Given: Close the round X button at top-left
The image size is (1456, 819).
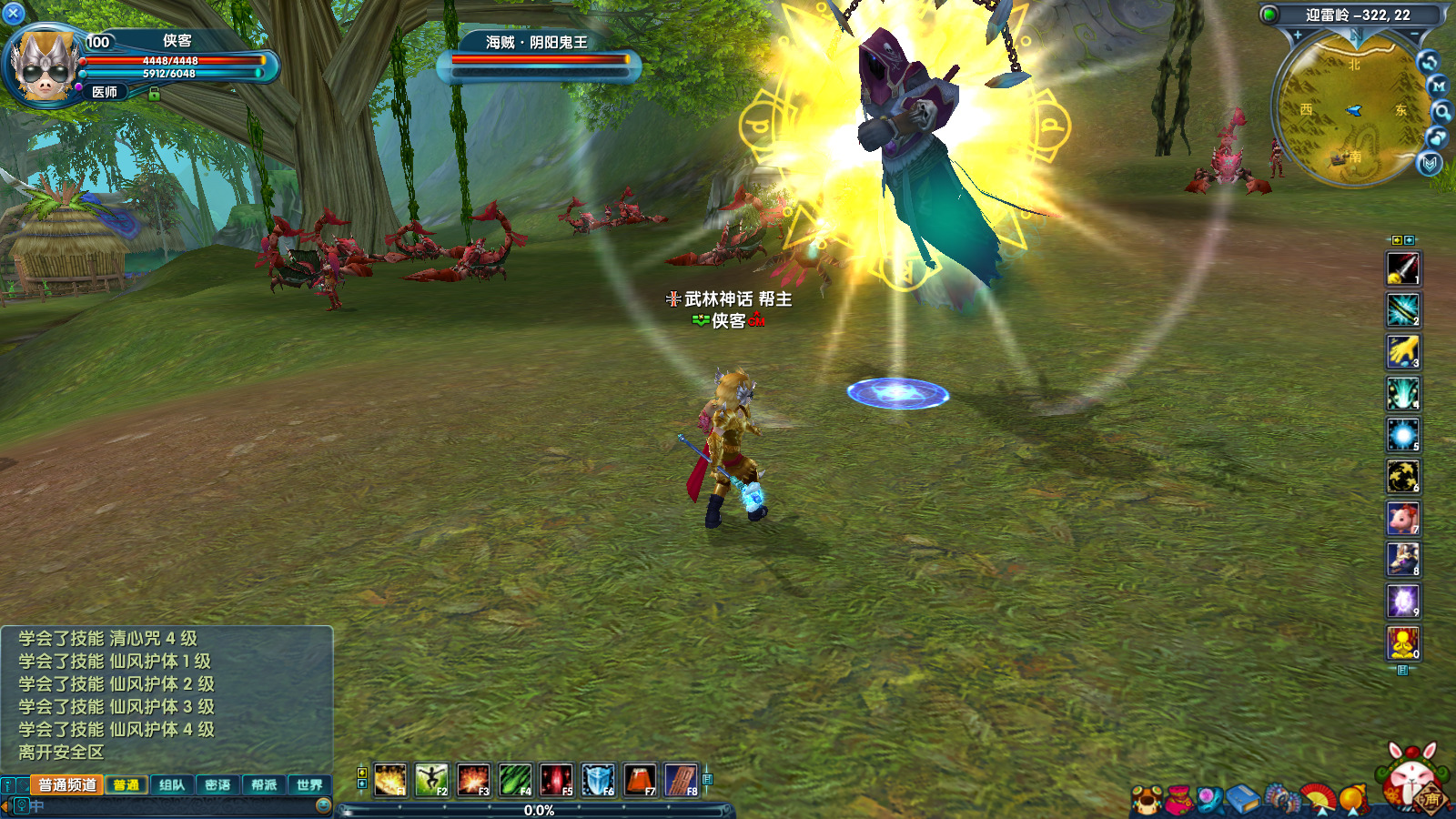Looking at the screenshot, I should click(14, 13).
